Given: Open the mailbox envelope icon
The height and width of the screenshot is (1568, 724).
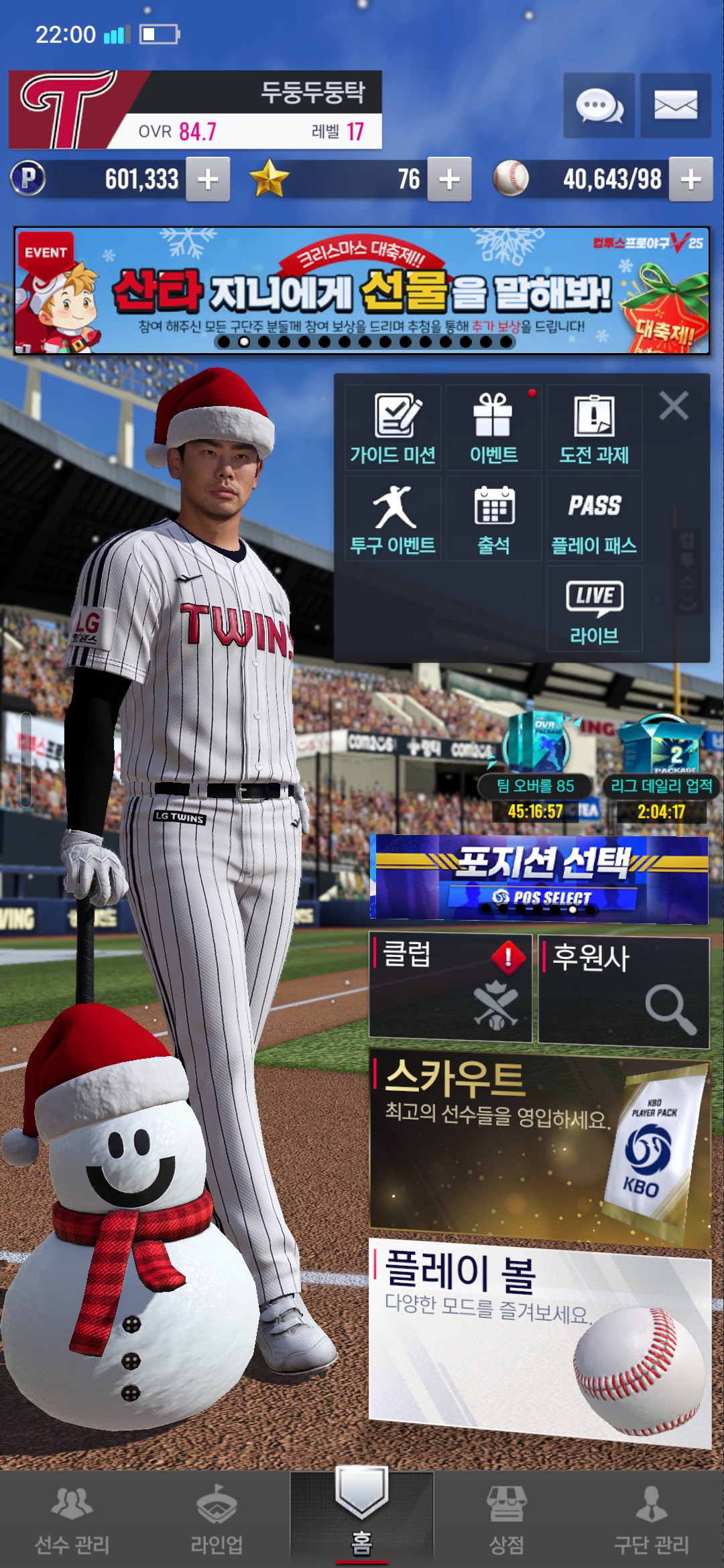Looking at the screenshot, I should pyautogui.click(x=675, y=106).
